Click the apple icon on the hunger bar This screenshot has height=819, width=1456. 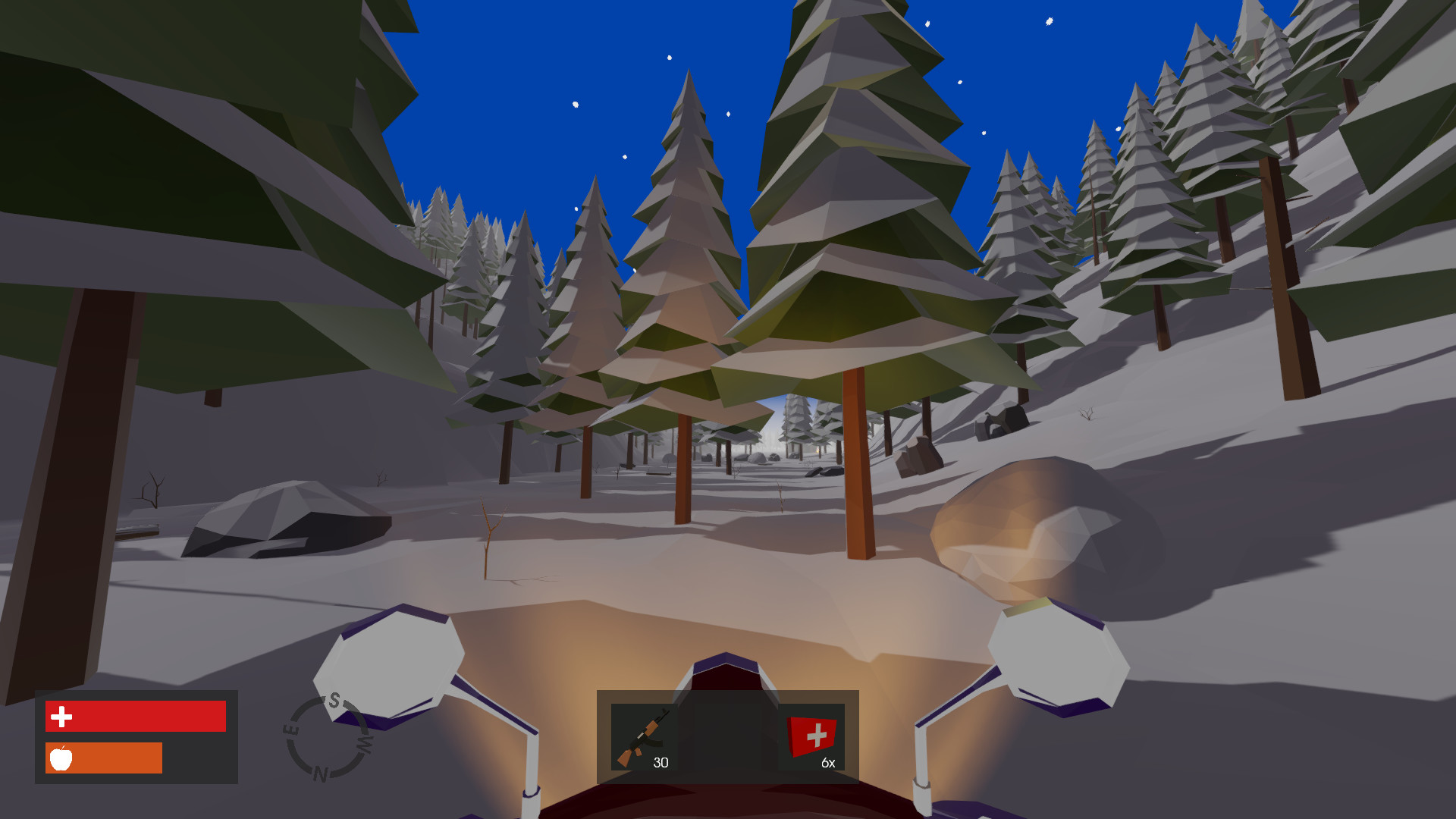pos(62,758)
